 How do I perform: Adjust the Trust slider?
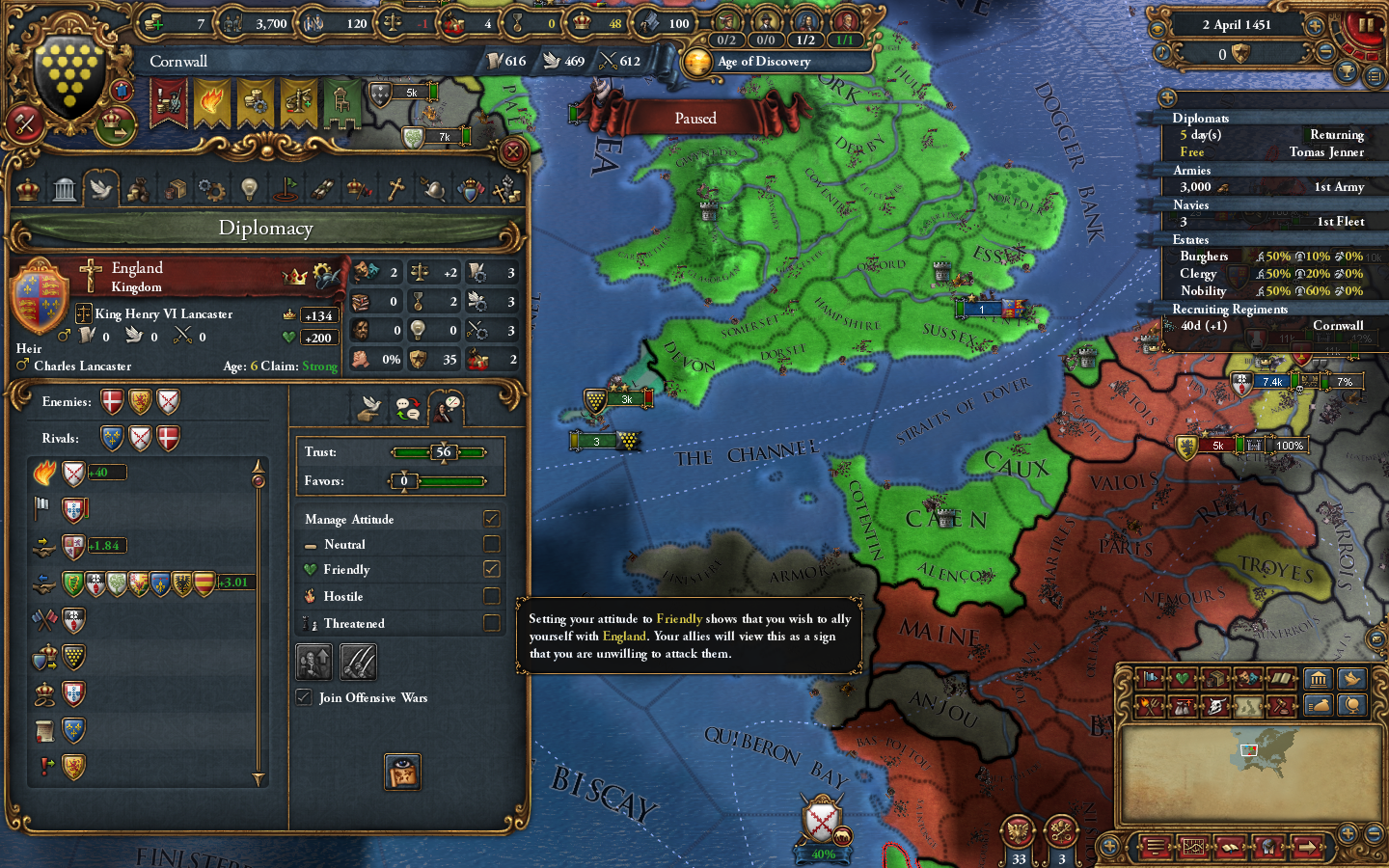[440, 451]
